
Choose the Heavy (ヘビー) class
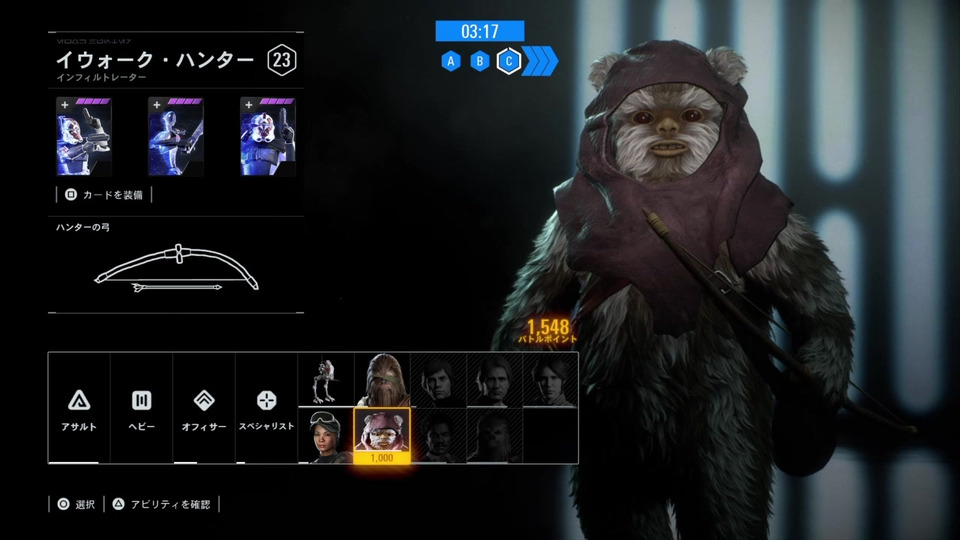pyautogui.click(x=141, y=408)
